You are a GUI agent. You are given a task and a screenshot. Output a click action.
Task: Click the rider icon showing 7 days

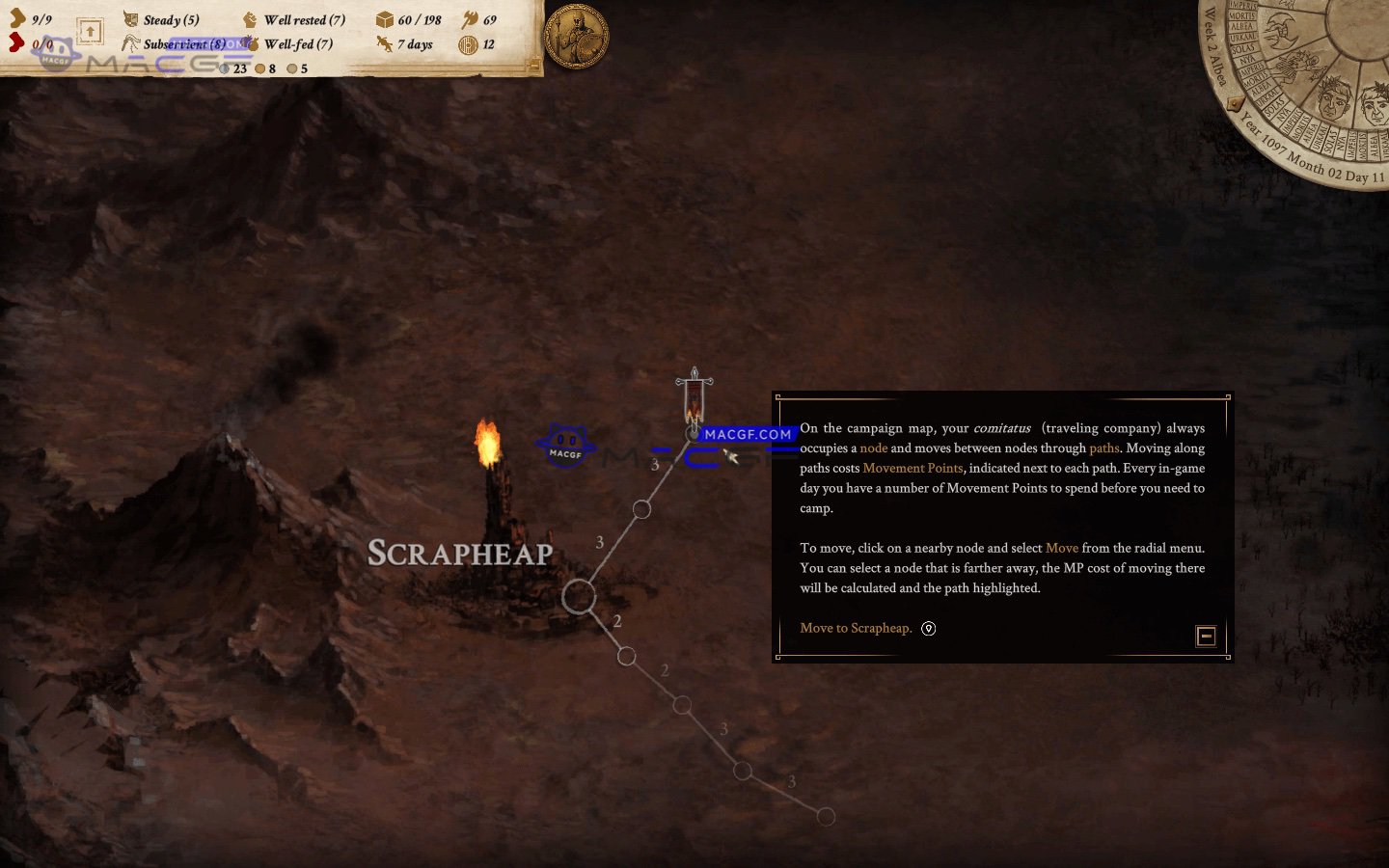(383, 44)
